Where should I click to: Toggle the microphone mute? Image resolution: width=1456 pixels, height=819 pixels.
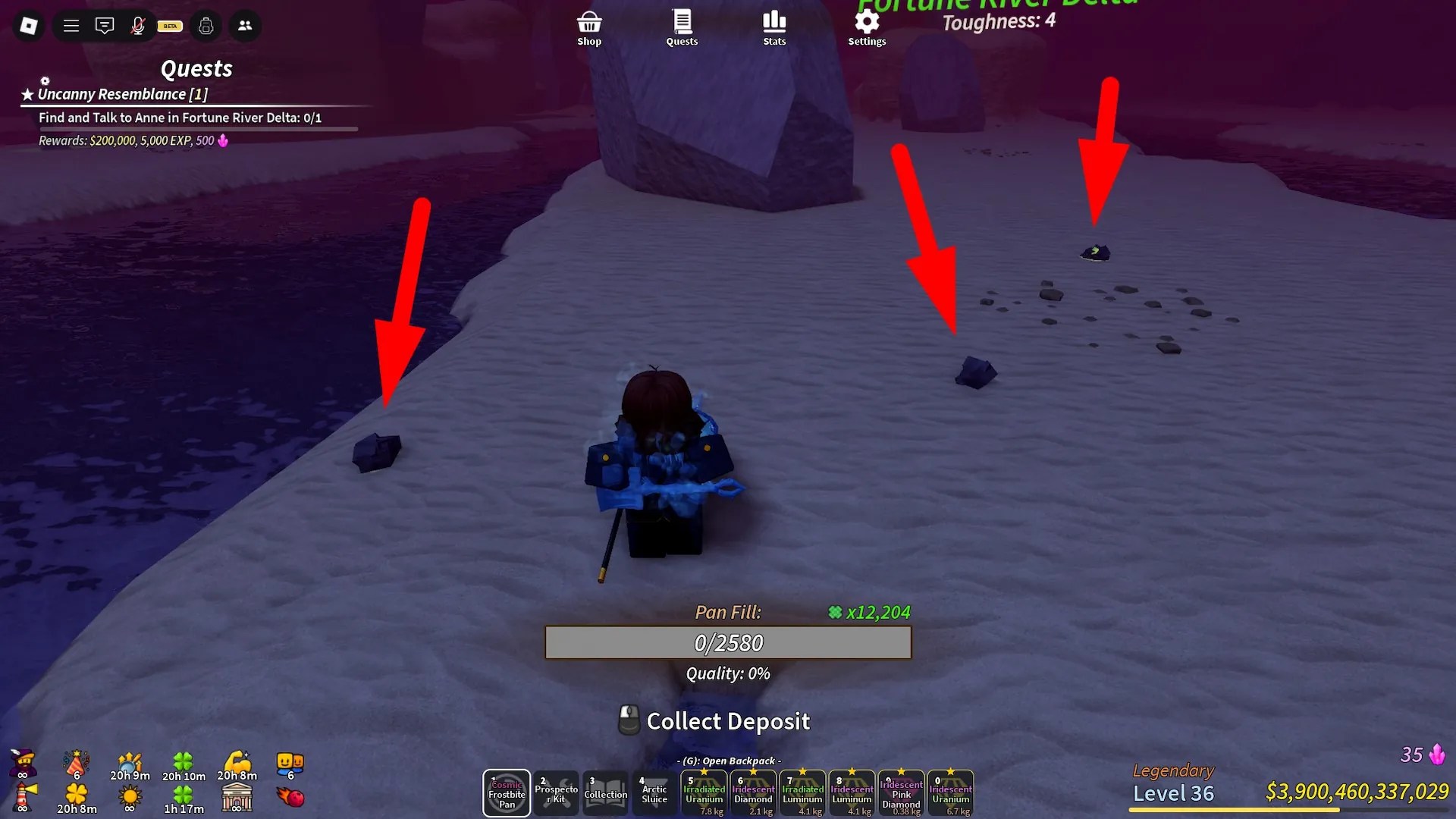pyautogui.click(x=139, y=25)
